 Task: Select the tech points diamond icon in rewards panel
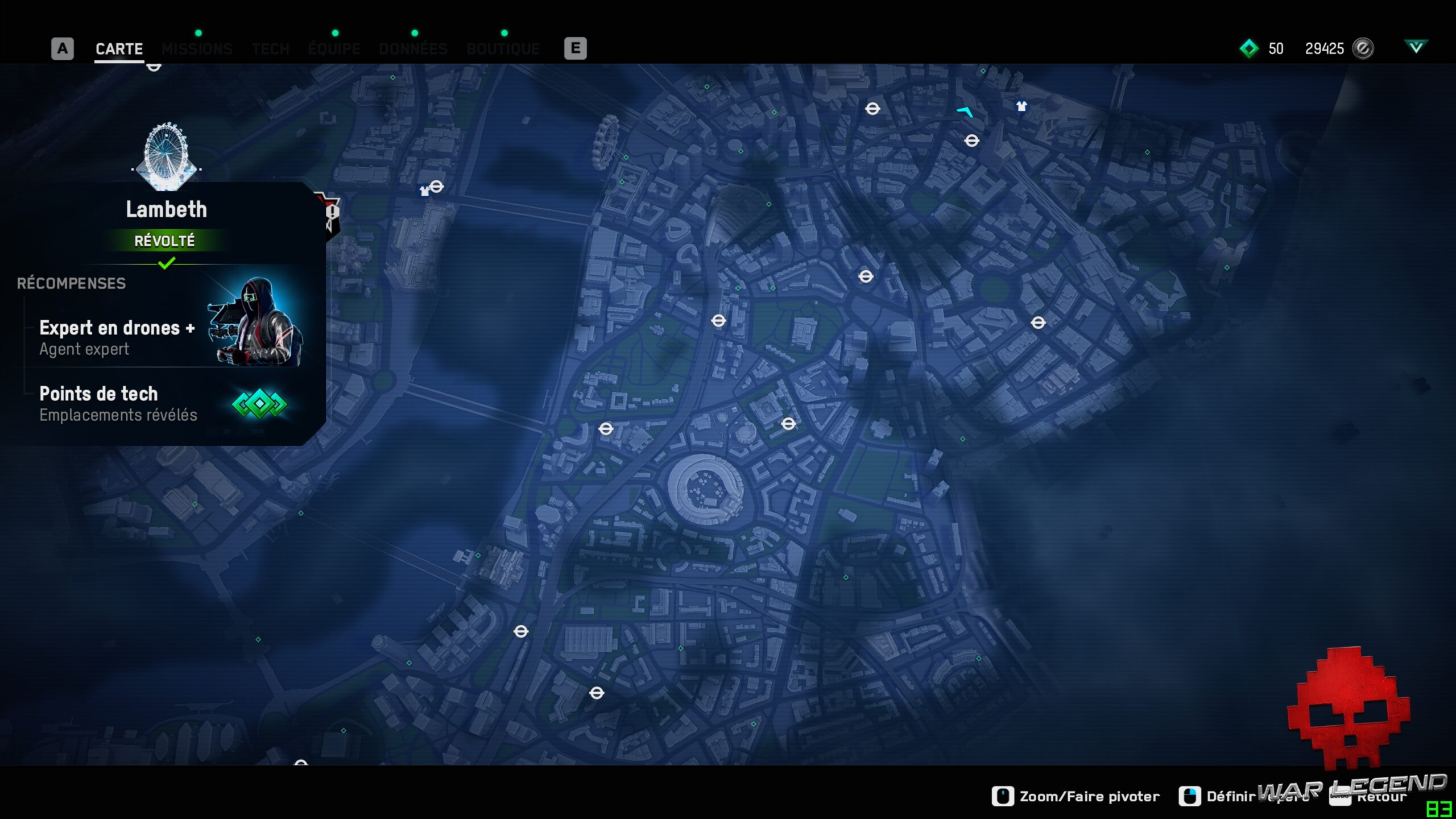pyautogui.click(x=259, y=404)
